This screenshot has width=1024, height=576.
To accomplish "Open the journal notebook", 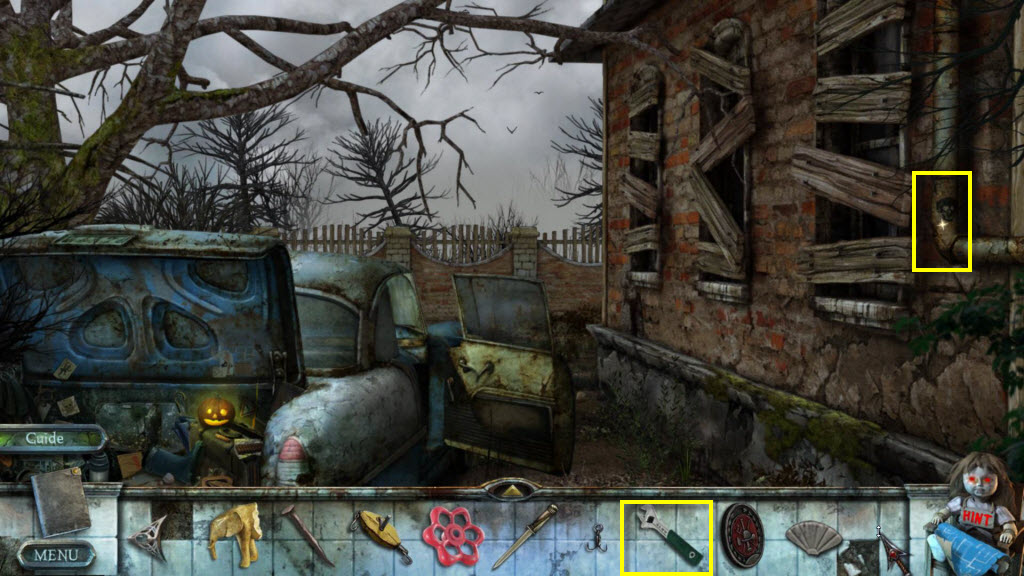I will pos(60,500).
